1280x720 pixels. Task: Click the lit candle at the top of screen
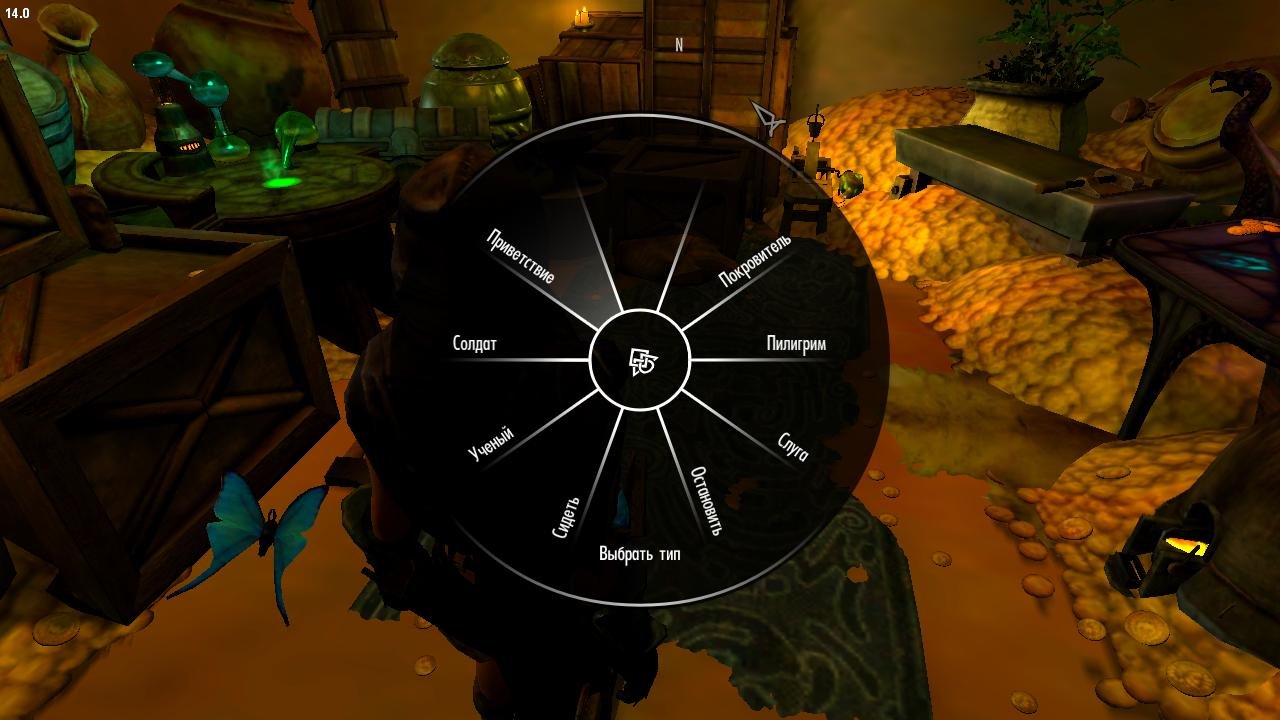[580, 15]
